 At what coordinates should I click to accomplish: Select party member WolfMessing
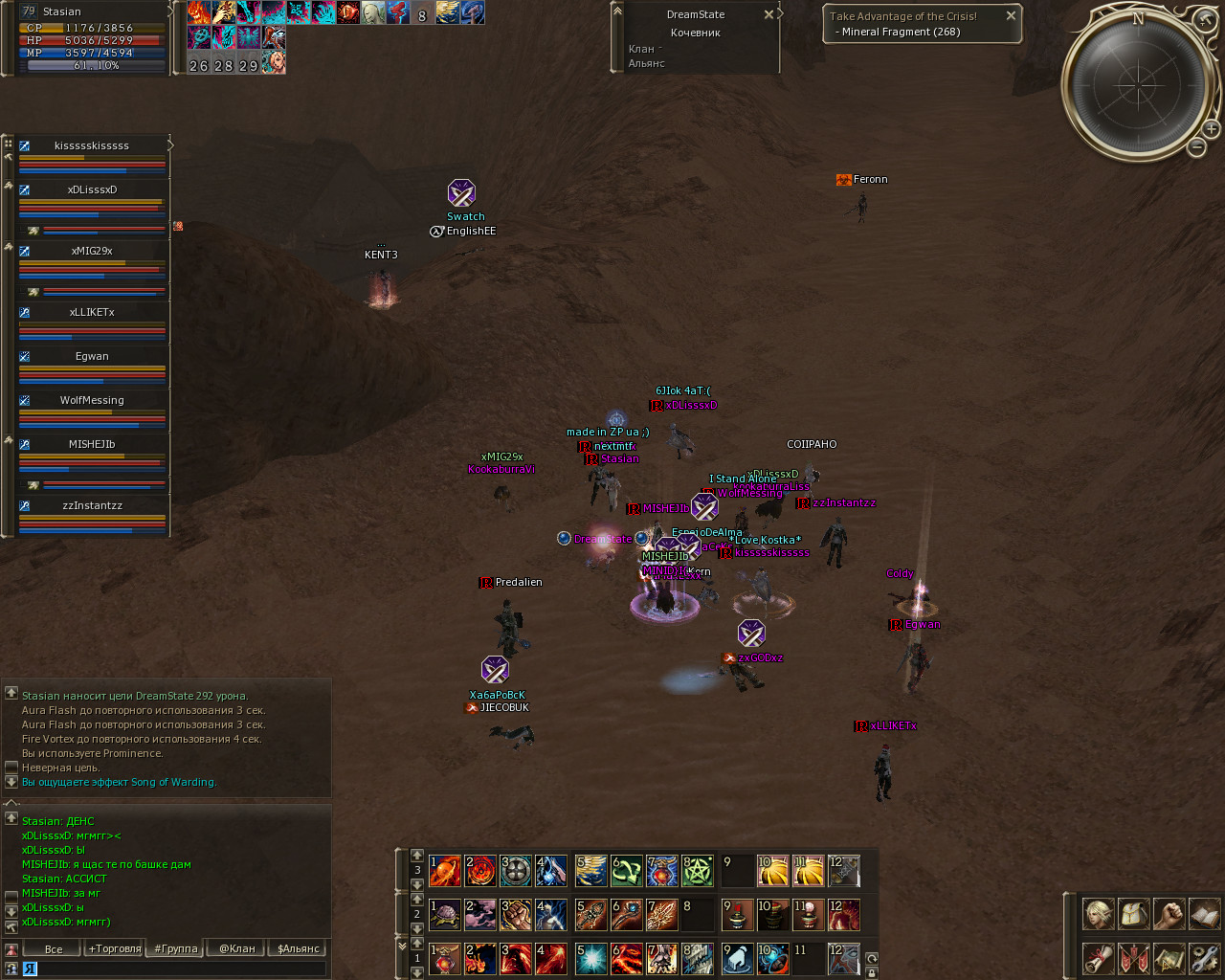[92, 400]
